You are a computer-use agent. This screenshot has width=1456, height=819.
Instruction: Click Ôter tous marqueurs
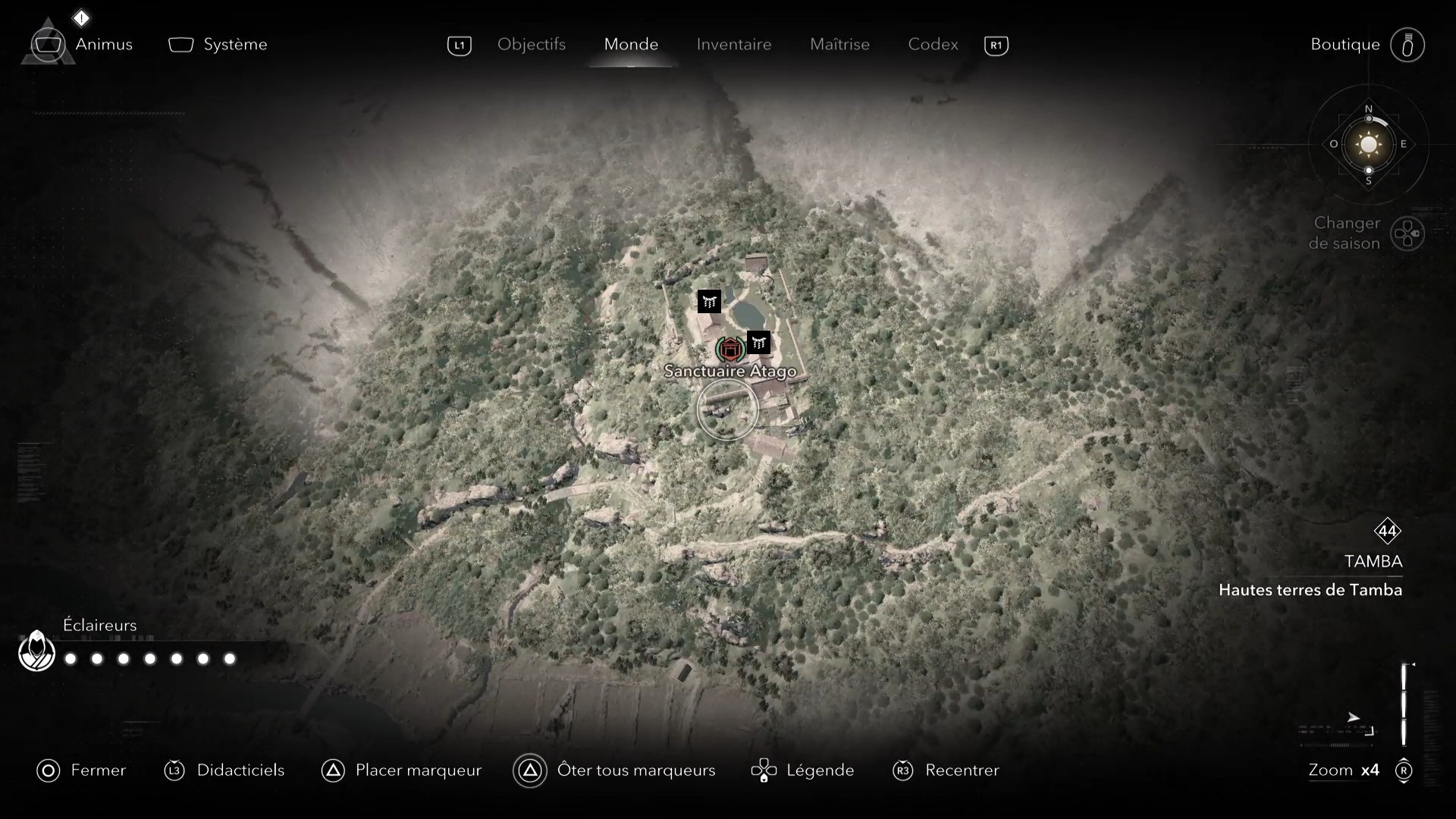pos(637,770)
